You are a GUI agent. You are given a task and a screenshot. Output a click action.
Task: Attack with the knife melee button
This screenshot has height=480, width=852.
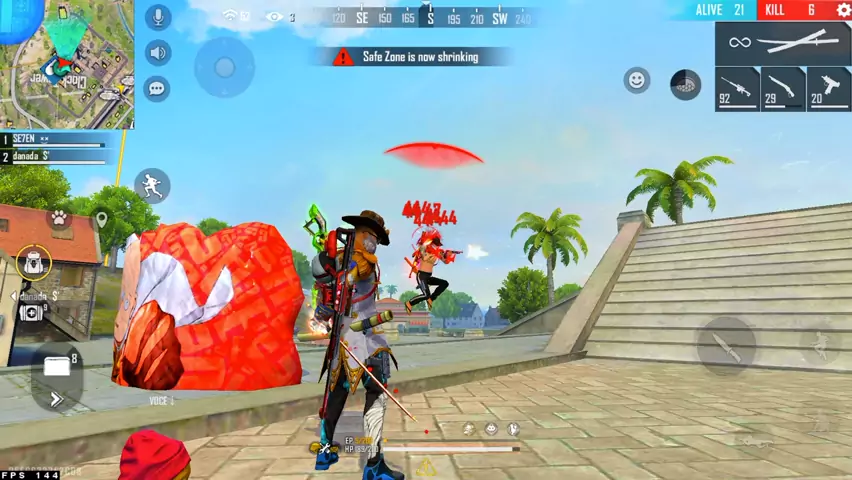click(725, 346)
